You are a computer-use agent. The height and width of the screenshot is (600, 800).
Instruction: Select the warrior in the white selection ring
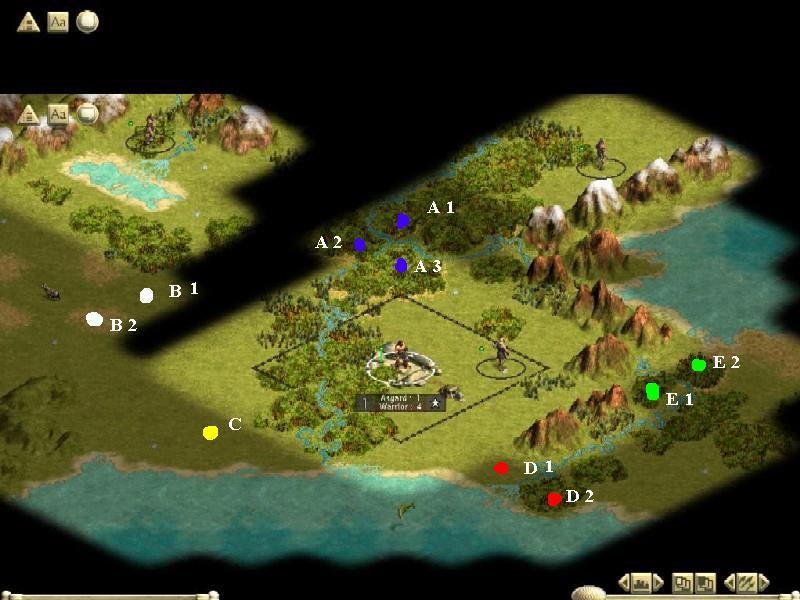[400, 362]
